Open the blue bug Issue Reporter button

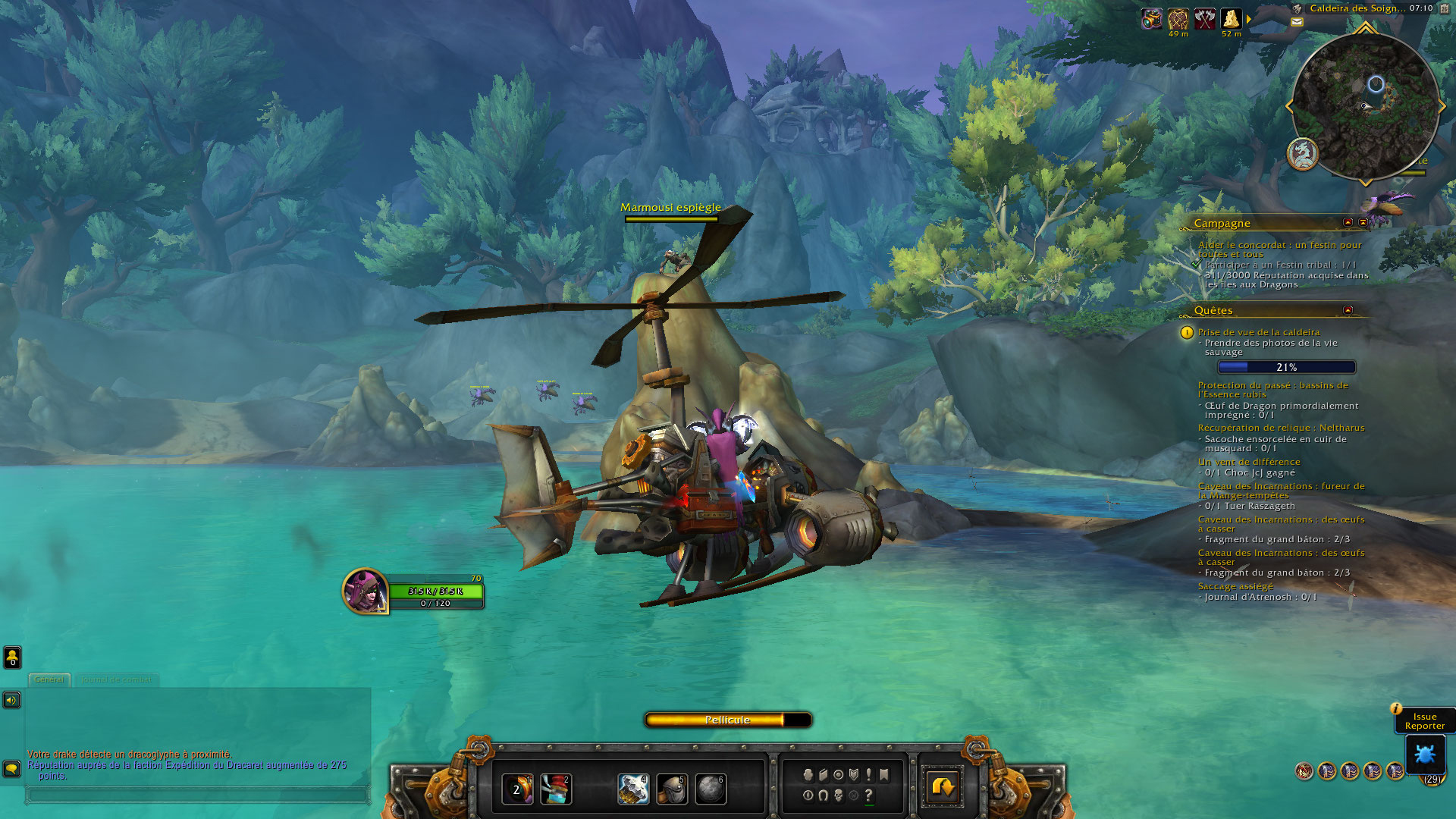pos(1425,754)
